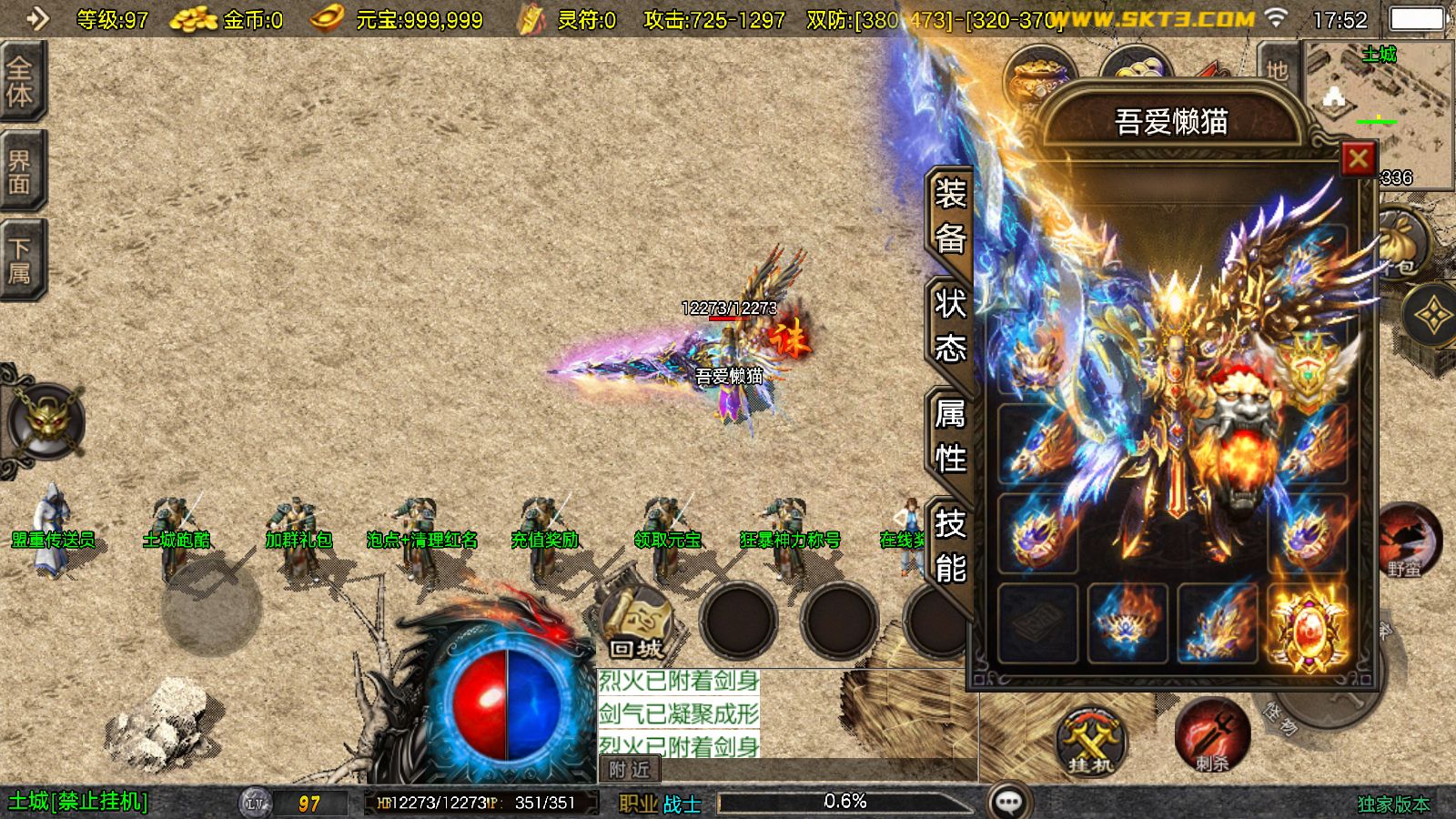Select the 技能 skills tab
1456x819 pixels.
(950, 546)
